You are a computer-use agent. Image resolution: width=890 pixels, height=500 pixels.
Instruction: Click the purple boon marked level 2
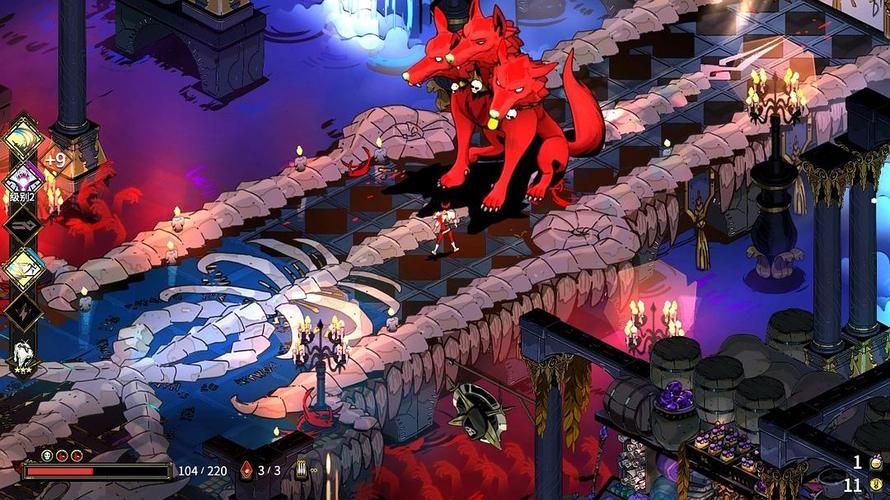point(22,181)
